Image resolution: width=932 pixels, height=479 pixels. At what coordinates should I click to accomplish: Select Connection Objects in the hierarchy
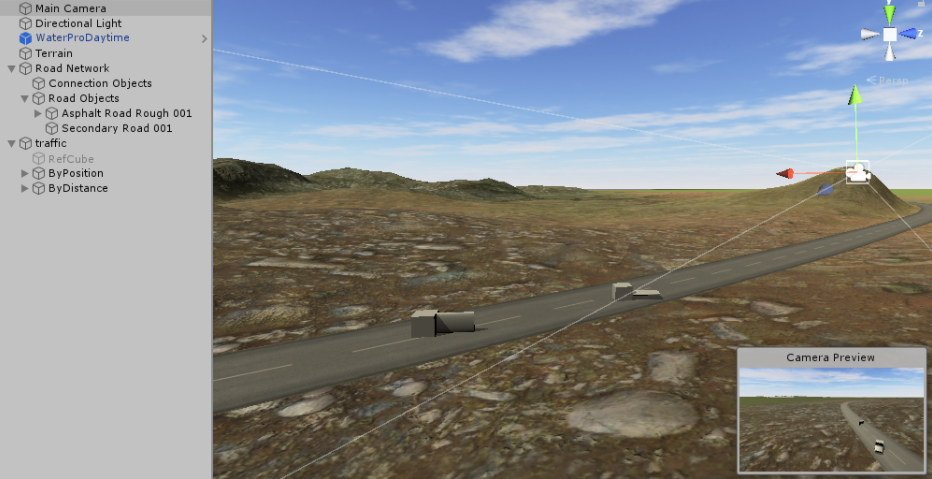tap(100, 83)
